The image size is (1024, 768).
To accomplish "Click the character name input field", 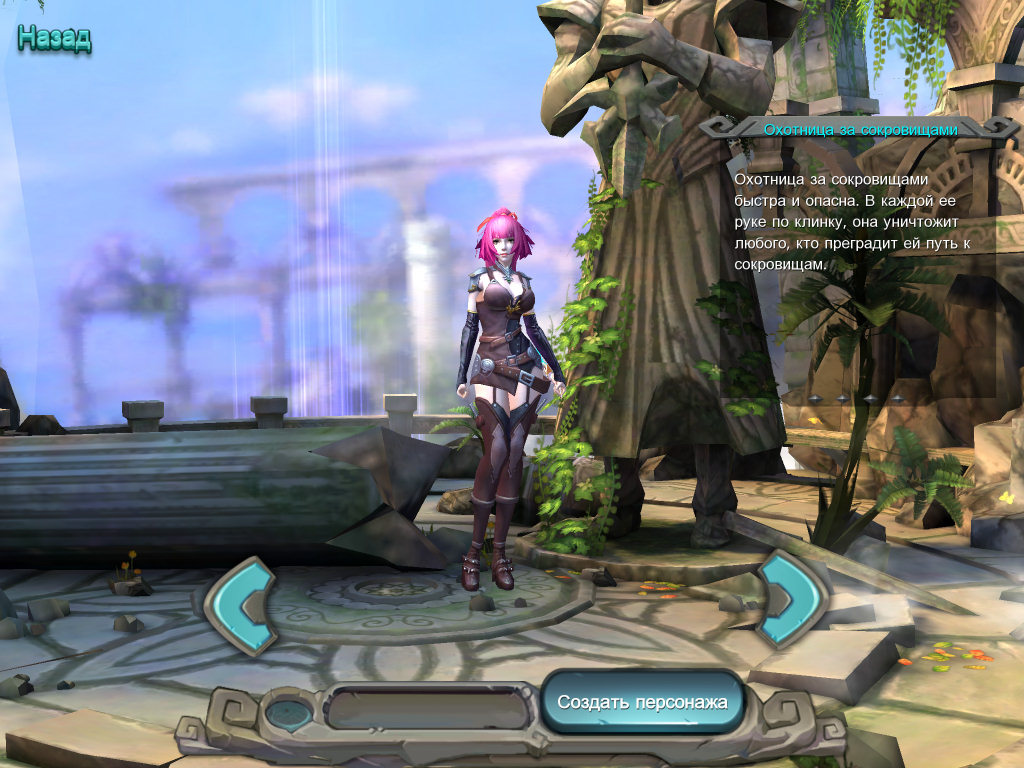I will point(427,709).
